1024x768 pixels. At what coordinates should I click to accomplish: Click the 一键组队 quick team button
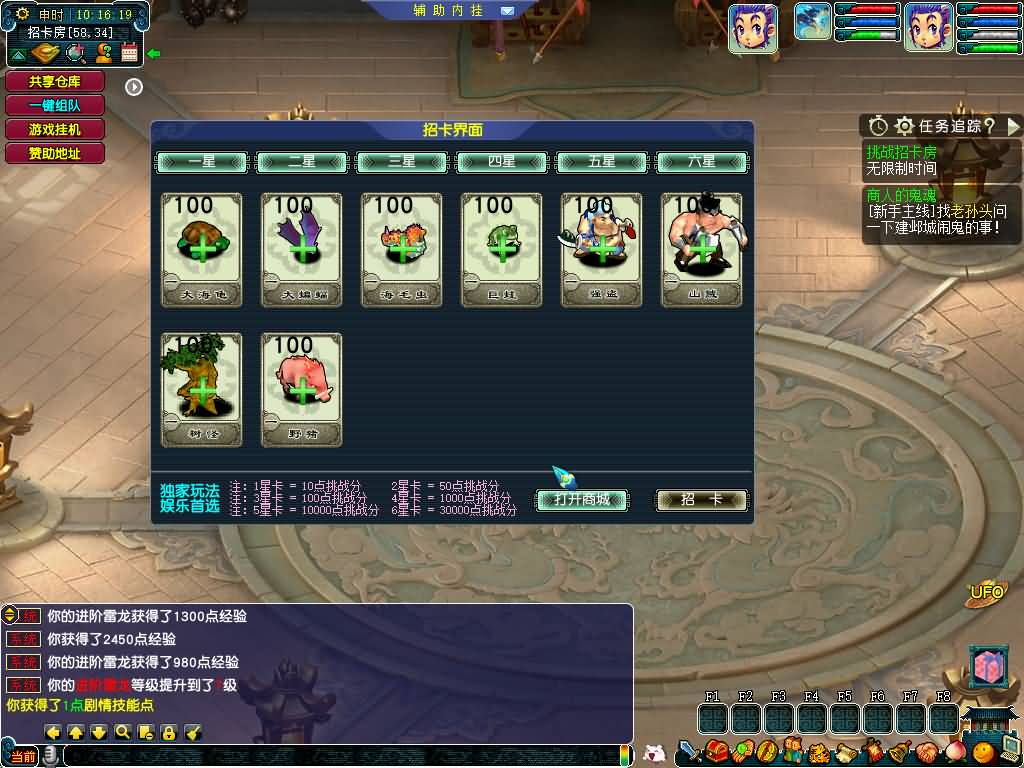[54, 106]
